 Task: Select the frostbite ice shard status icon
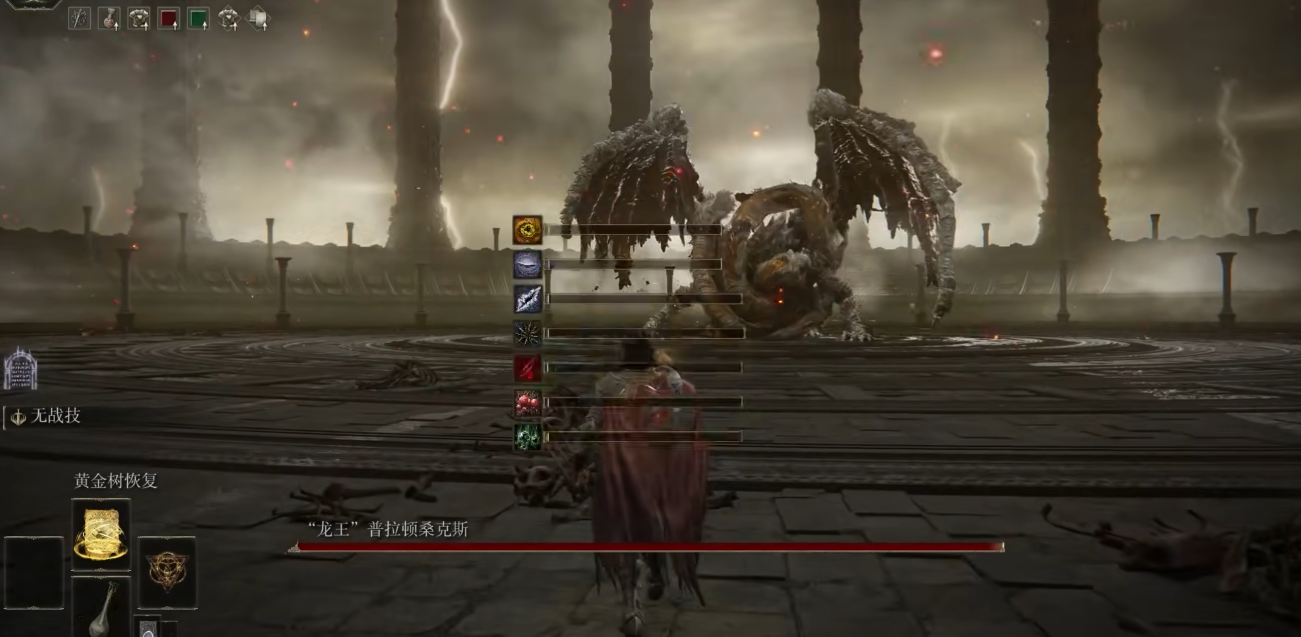(528, 298)
